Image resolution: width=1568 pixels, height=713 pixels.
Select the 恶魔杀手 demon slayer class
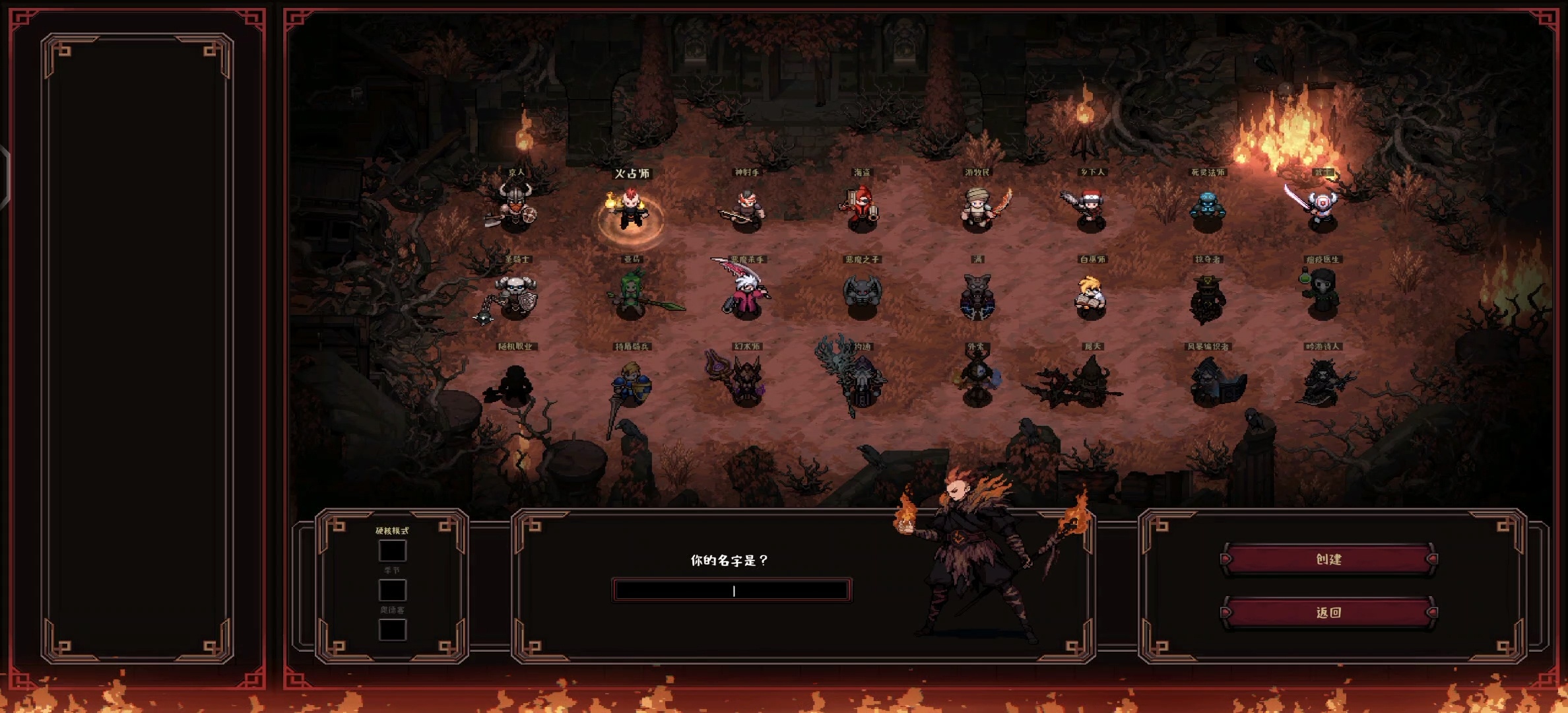pos(746,294)
